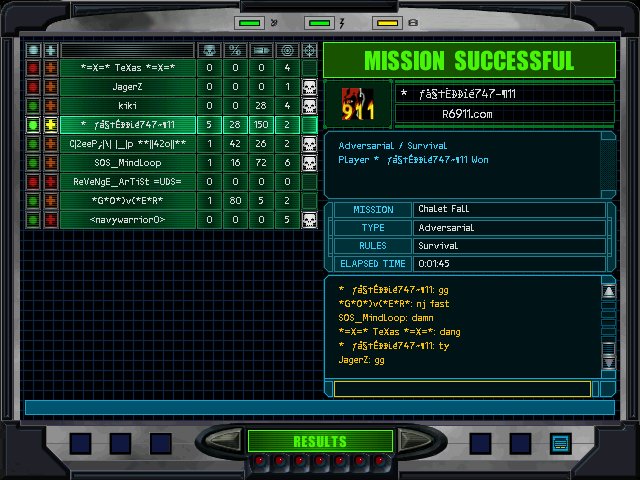Click the bullseye target column header
Image resolution: width=640 pixels, height=480 pixels.
click(x=287, y=50)
